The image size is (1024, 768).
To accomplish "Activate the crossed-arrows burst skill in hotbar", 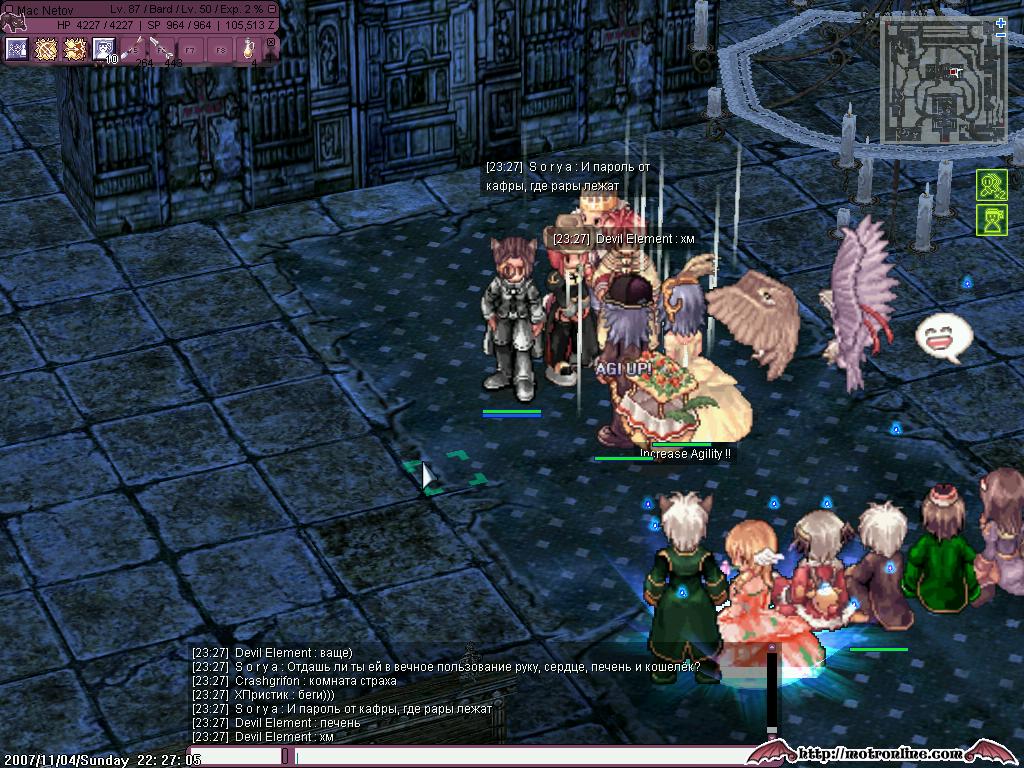I will pos(46,49).
